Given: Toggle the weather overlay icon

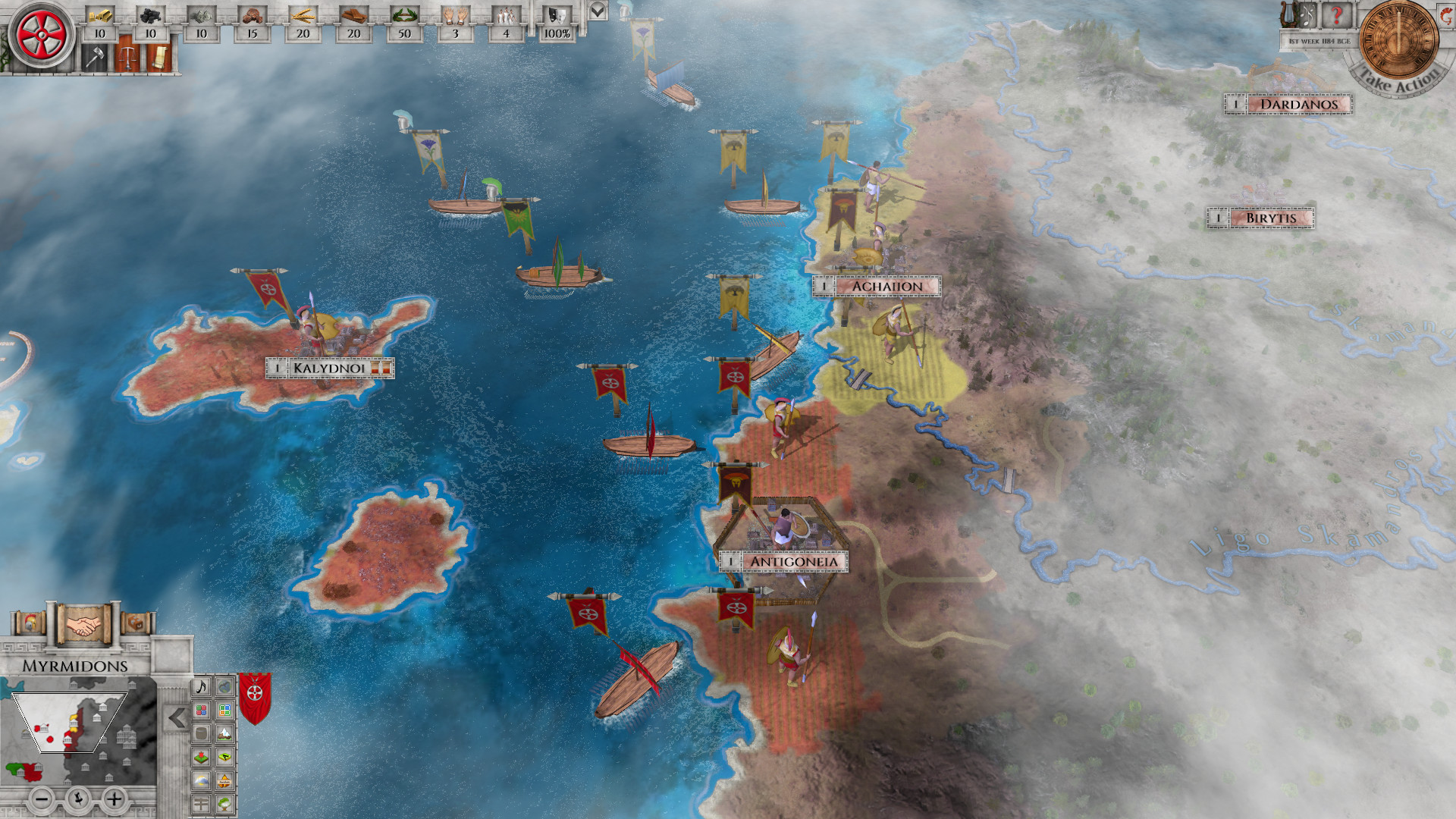Looking at the screenshot, I should click(x=200, y=780).
